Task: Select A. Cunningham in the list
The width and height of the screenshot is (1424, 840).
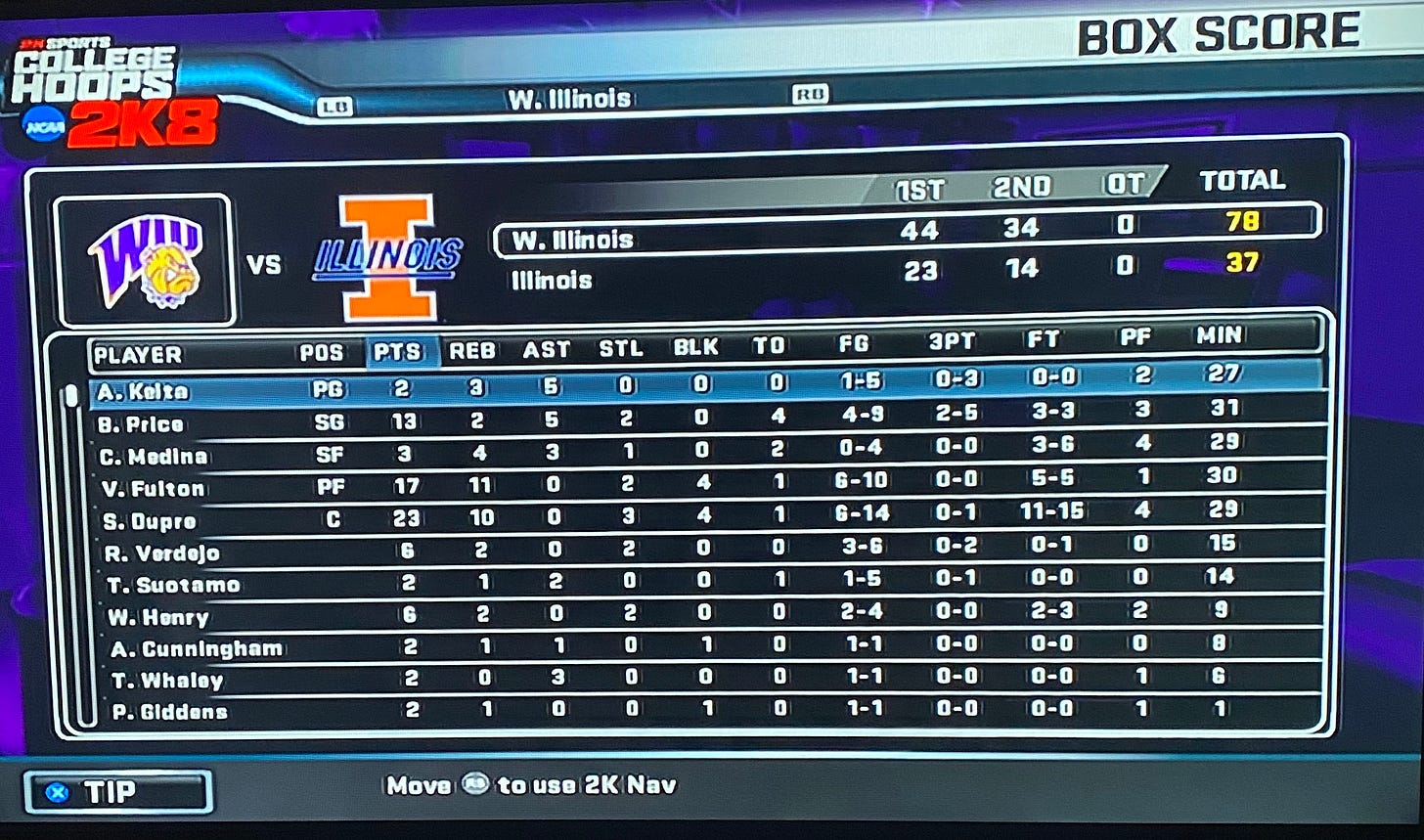Action: coord(197,649)
